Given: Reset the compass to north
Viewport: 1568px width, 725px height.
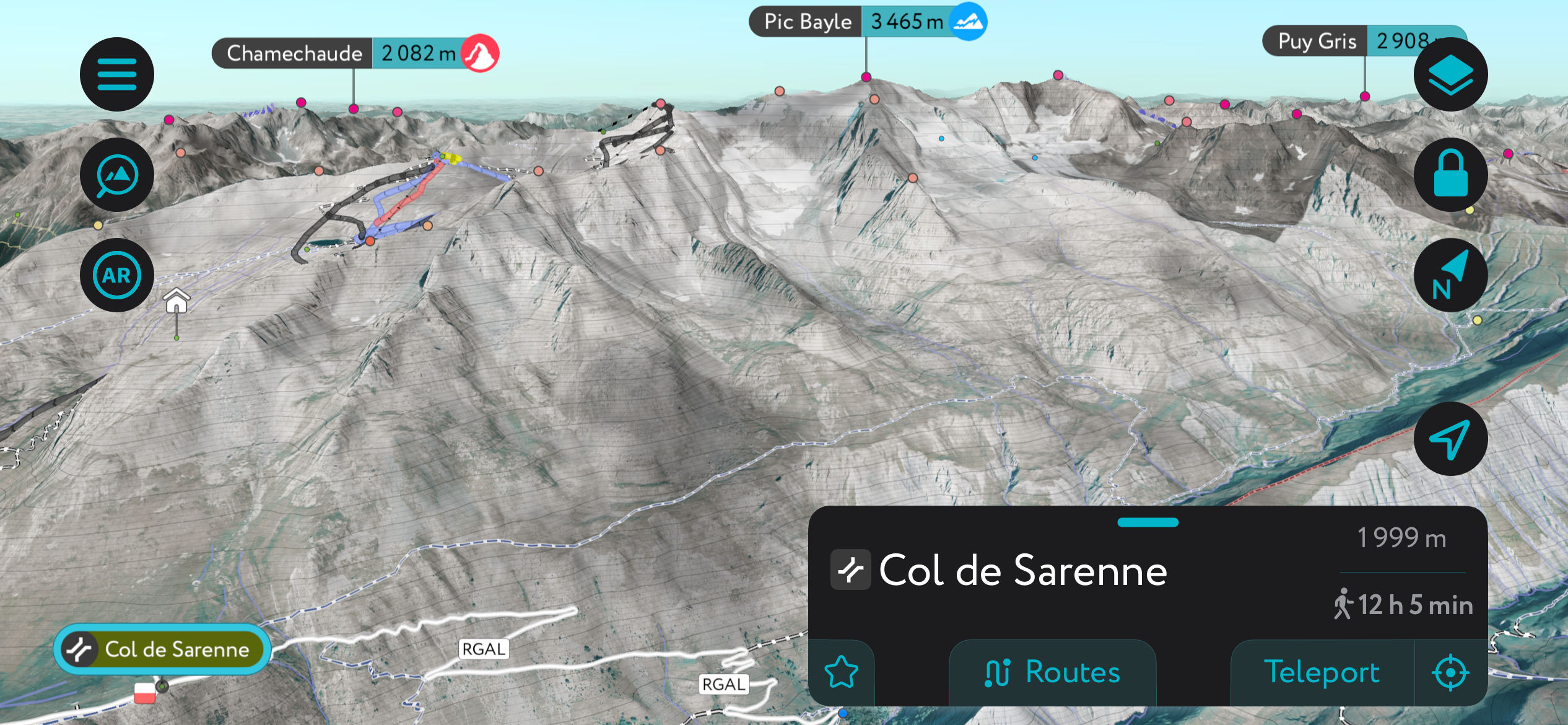Looking at the screenshot, I should (1450, 275).
